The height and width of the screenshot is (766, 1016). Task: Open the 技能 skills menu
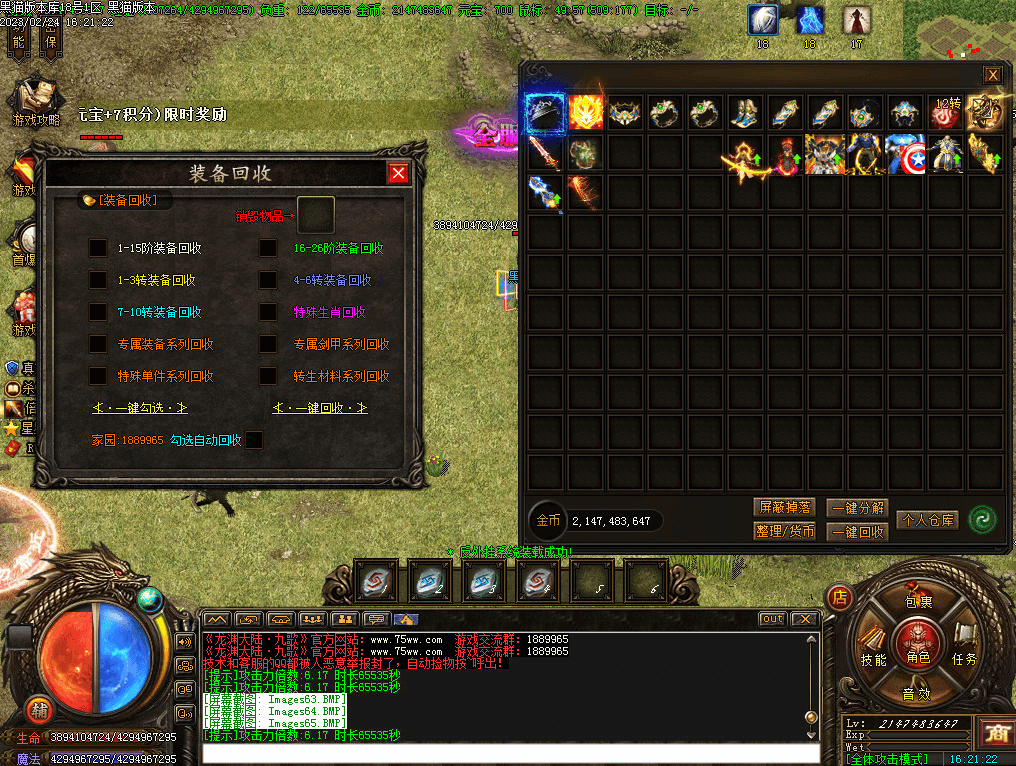(873, 659)
